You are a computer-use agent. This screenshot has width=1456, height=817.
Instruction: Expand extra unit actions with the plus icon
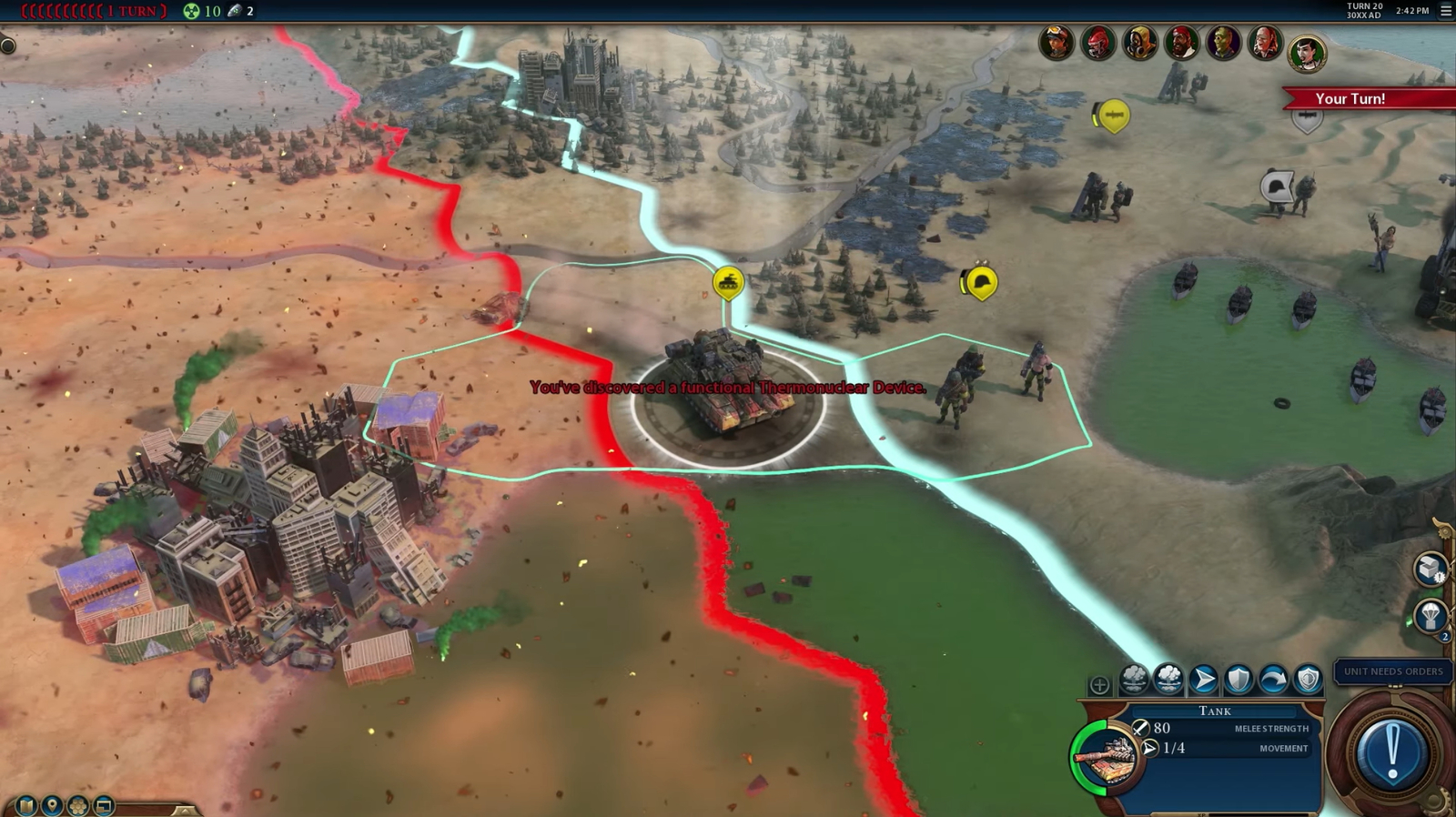1099,683
